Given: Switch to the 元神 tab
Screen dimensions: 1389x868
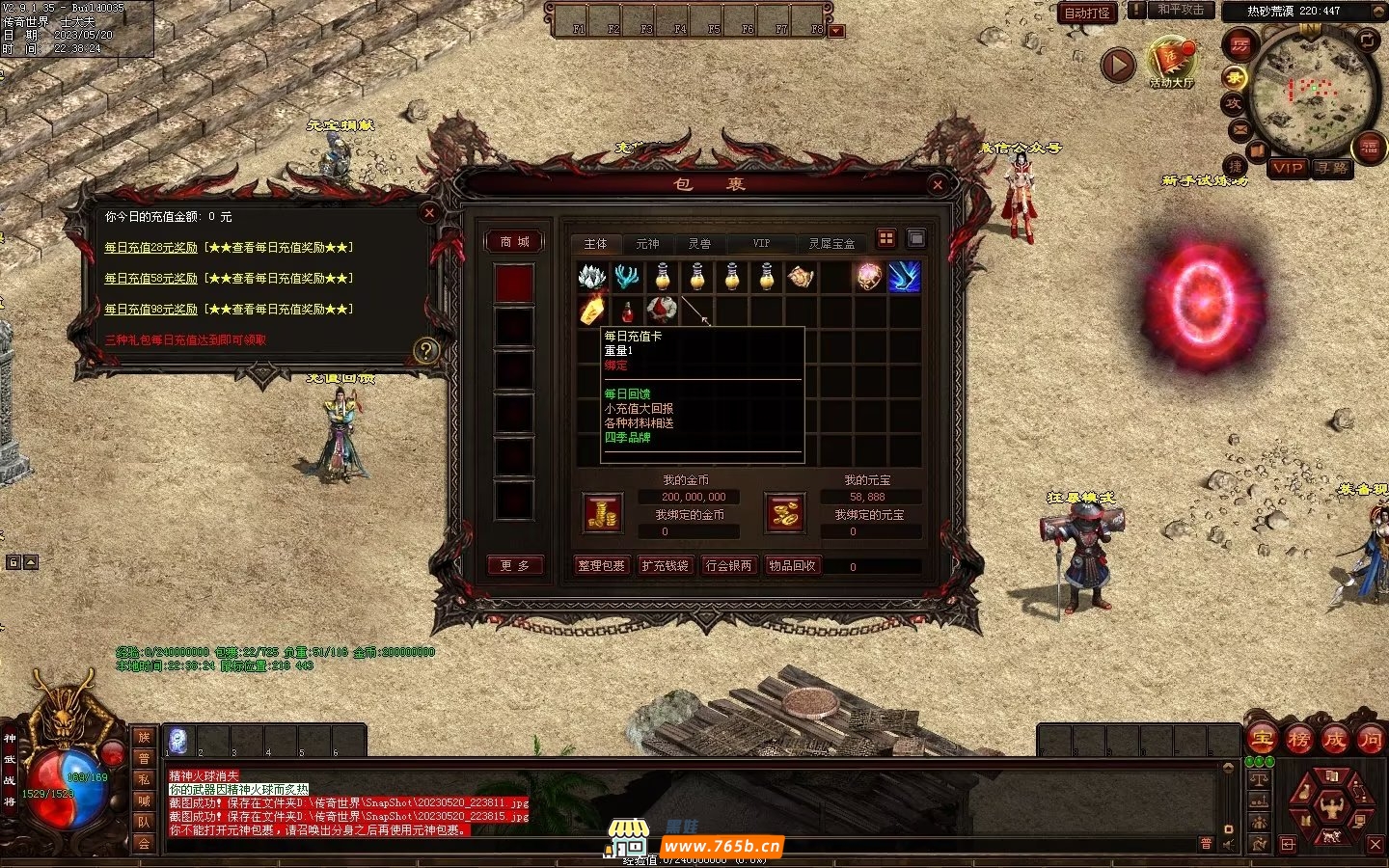Looking at the screenshot, I should pyautogui.click(x=647, y=244).
